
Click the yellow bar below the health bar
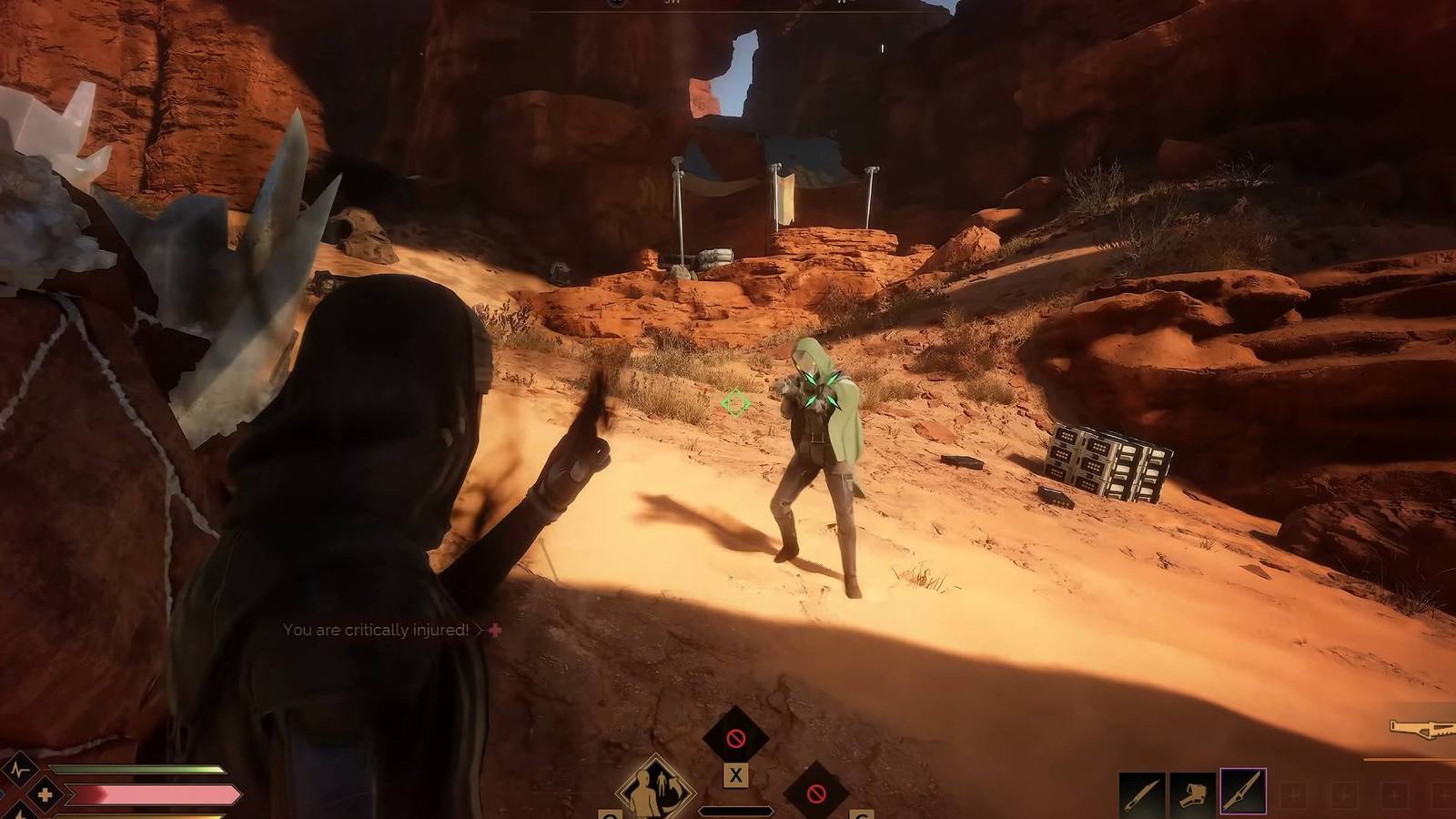point(136,814)
